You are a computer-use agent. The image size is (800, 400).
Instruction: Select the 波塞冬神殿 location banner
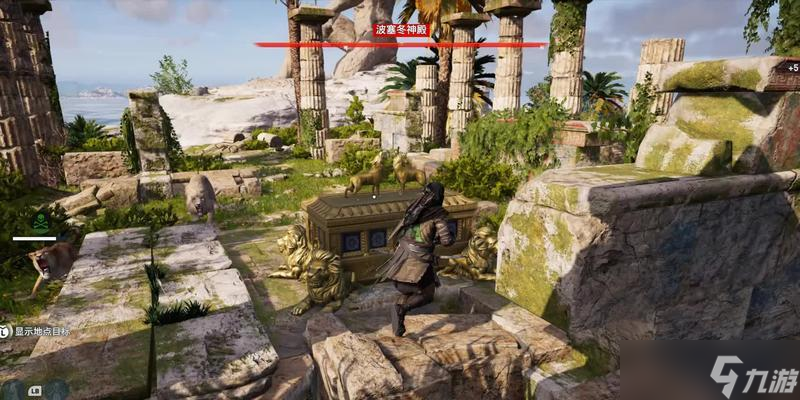click(400, 30)
